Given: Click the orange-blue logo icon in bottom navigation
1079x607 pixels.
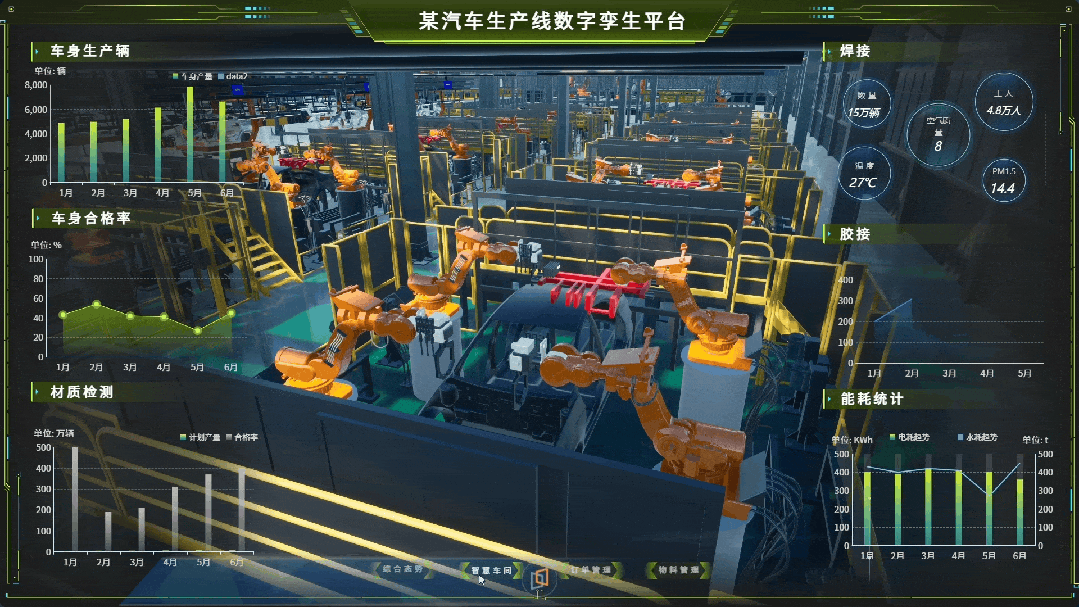Looking at the screenshot, I should pos(540,580).
